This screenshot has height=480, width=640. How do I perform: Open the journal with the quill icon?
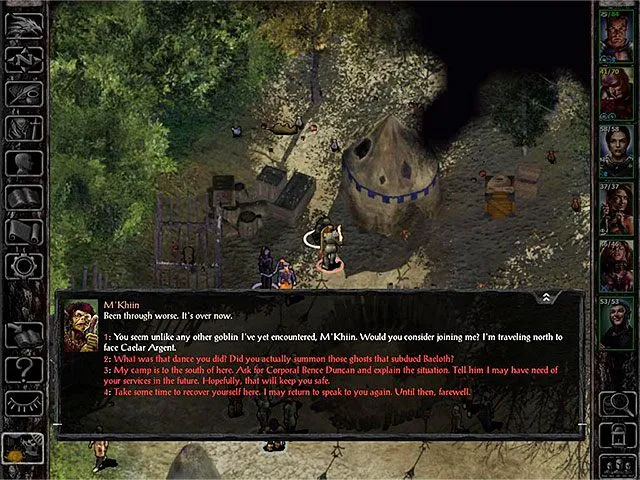(22, 95)
